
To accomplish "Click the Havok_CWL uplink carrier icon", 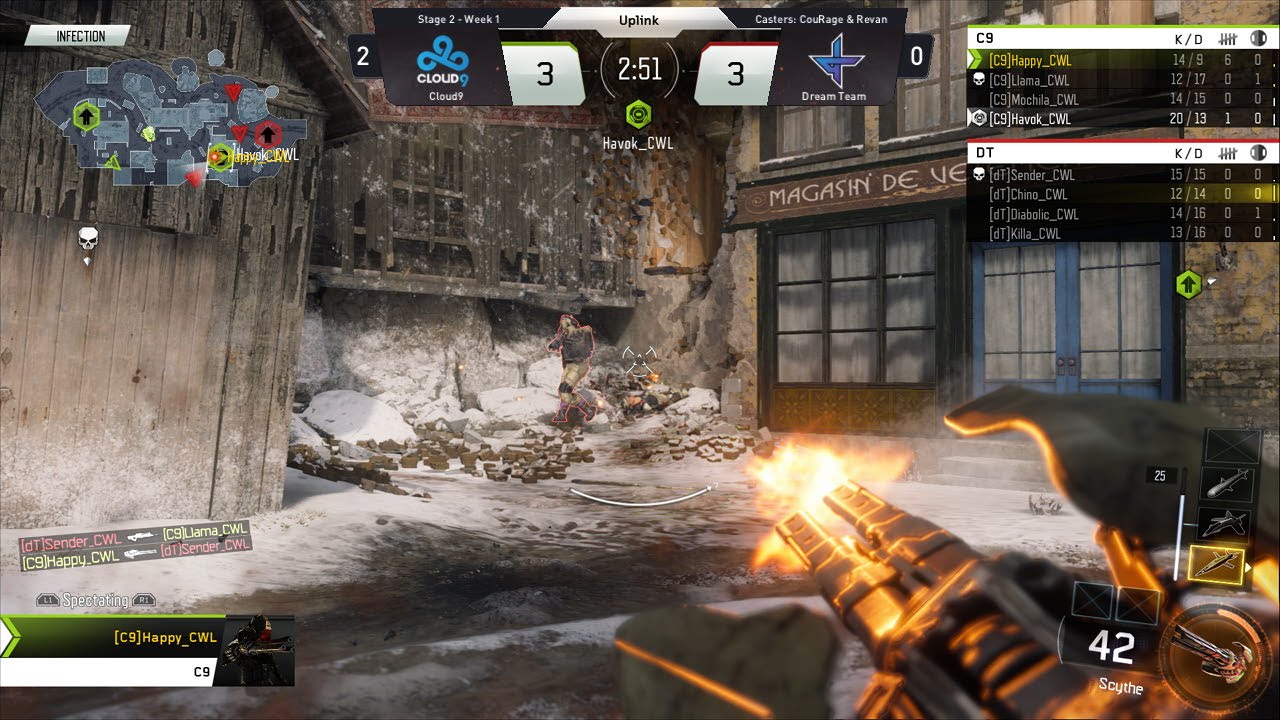I will [x=639, y=115].
